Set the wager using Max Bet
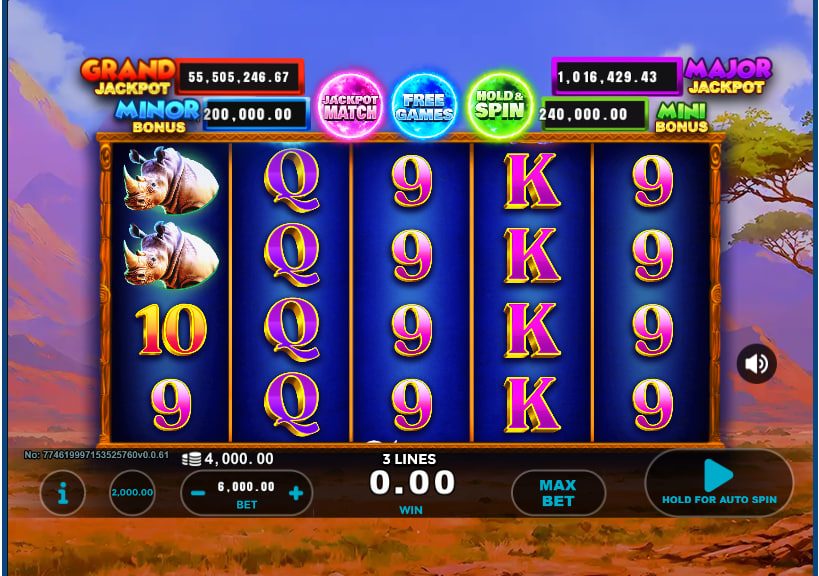Image resolution: width=819 pixels, height=576 pixels. point(558,492)
